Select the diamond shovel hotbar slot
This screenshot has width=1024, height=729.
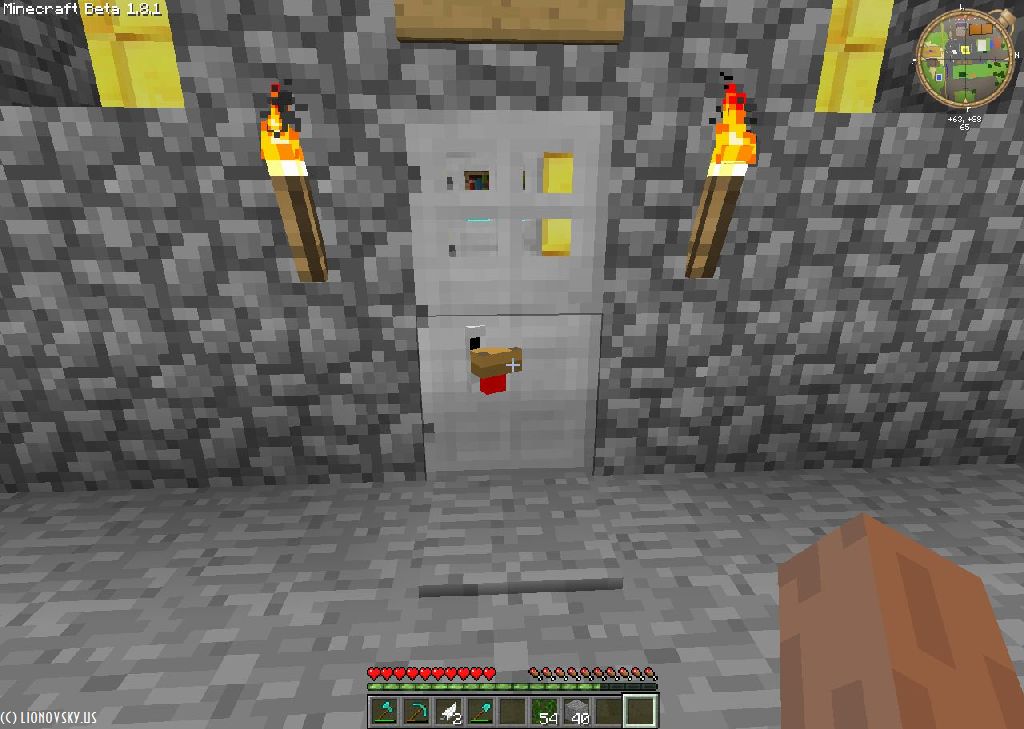pos(481,711)
